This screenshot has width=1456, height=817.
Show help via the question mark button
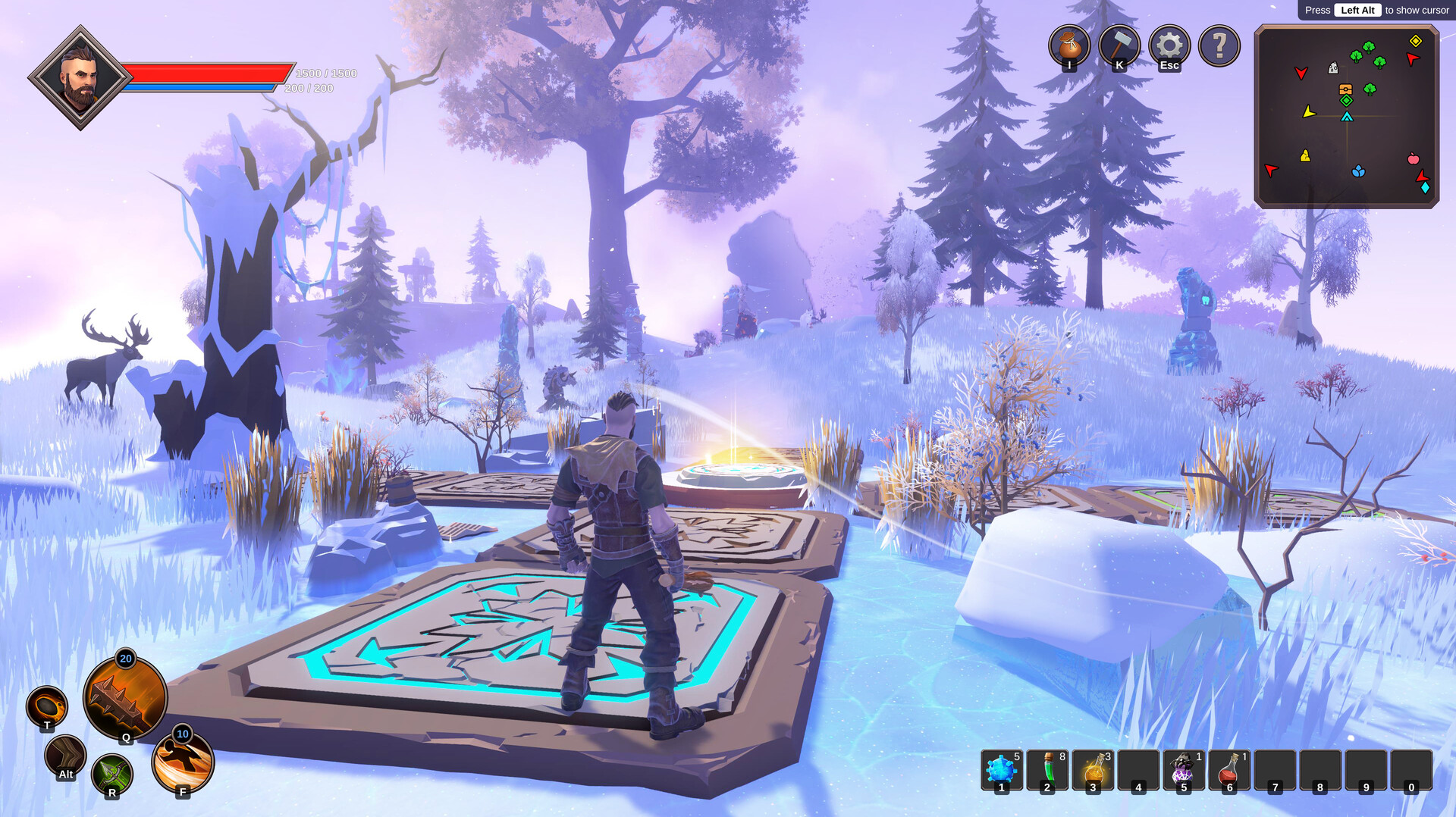[x=1219, y=45]
